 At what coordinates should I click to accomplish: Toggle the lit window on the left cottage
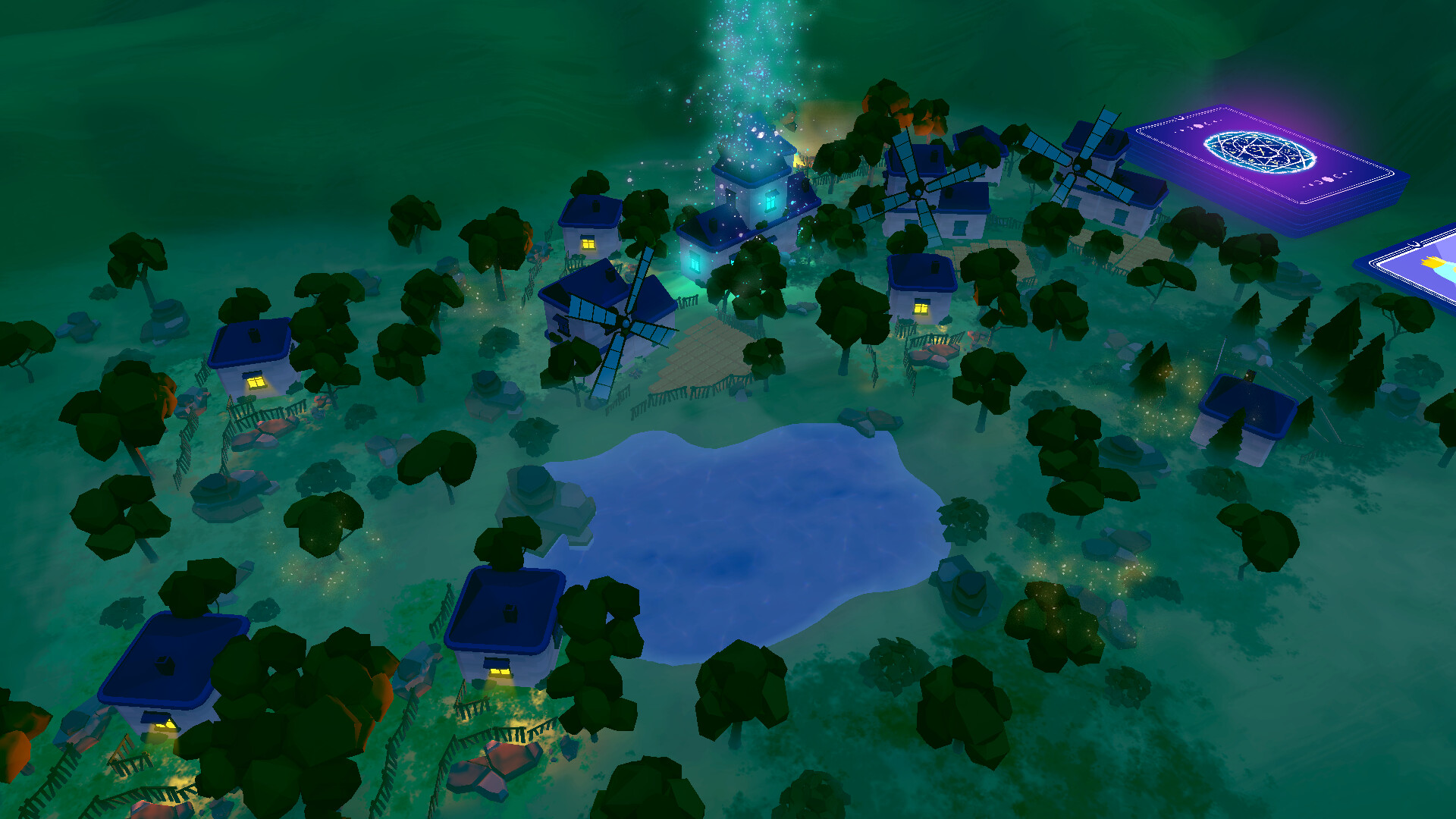click(x=258, y=383)
